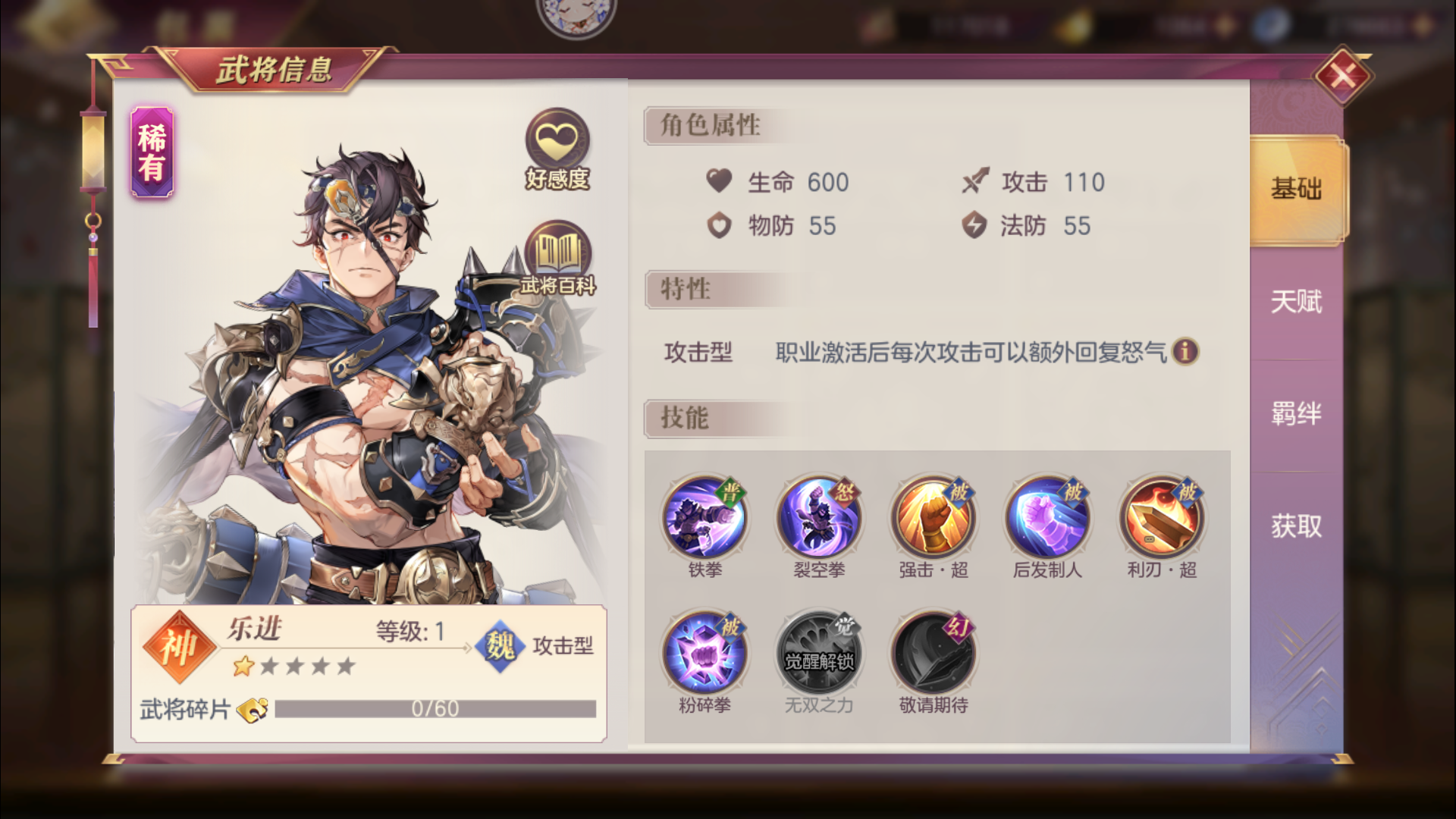Screen dimensions: 1456x819
Task: Inspect the 后发制人 passive skill
Action: [x=1048, y=518]
